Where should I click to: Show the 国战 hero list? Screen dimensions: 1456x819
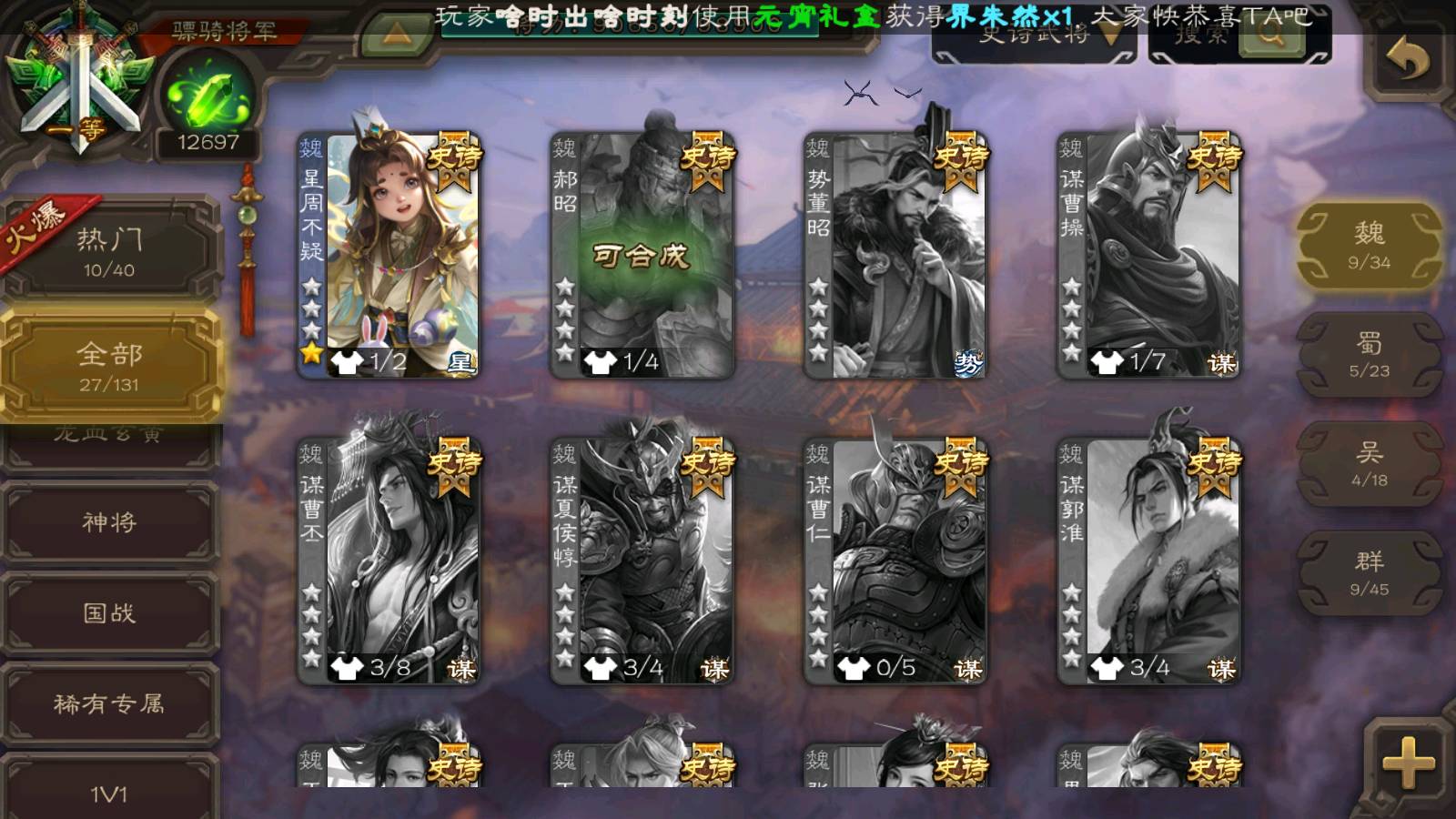click(109, 613)
